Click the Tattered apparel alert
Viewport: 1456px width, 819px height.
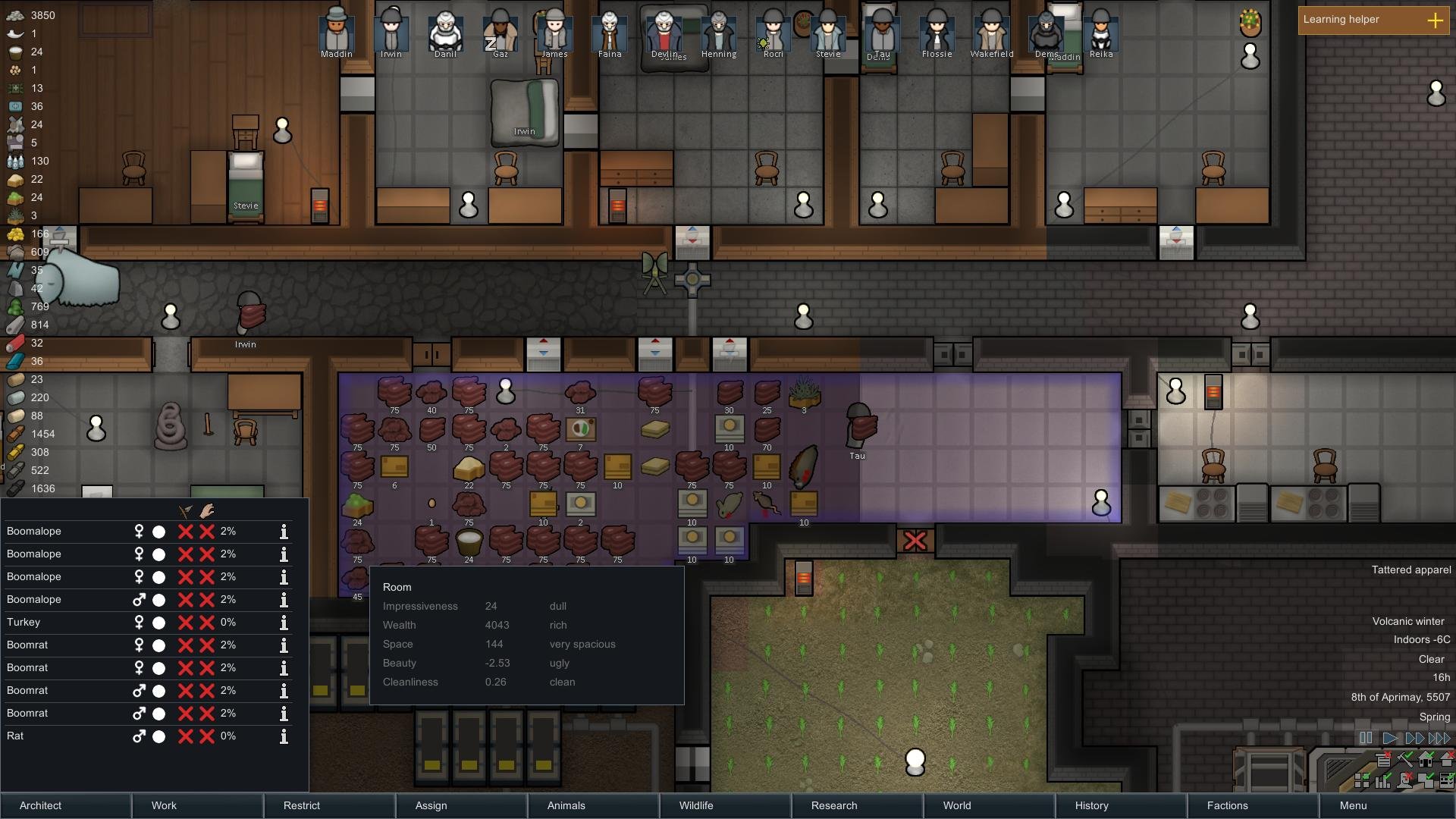[x=1410, y=570]
